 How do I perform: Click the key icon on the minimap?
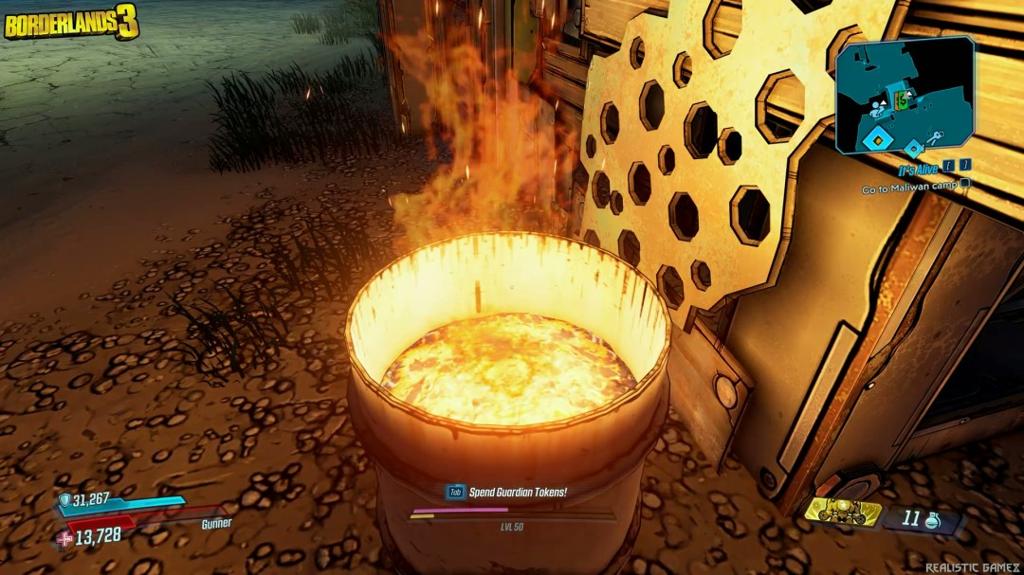point(933,138)
